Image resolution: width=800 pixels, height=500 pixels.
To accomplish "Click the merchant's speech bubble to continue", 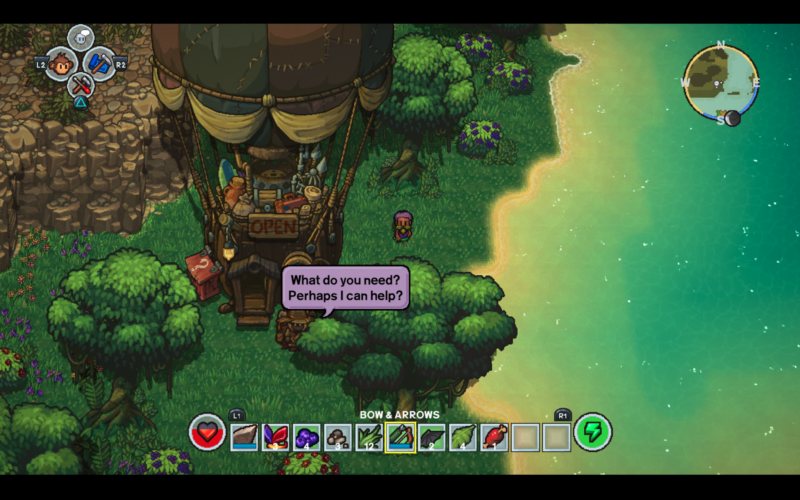I will [346, 288].
